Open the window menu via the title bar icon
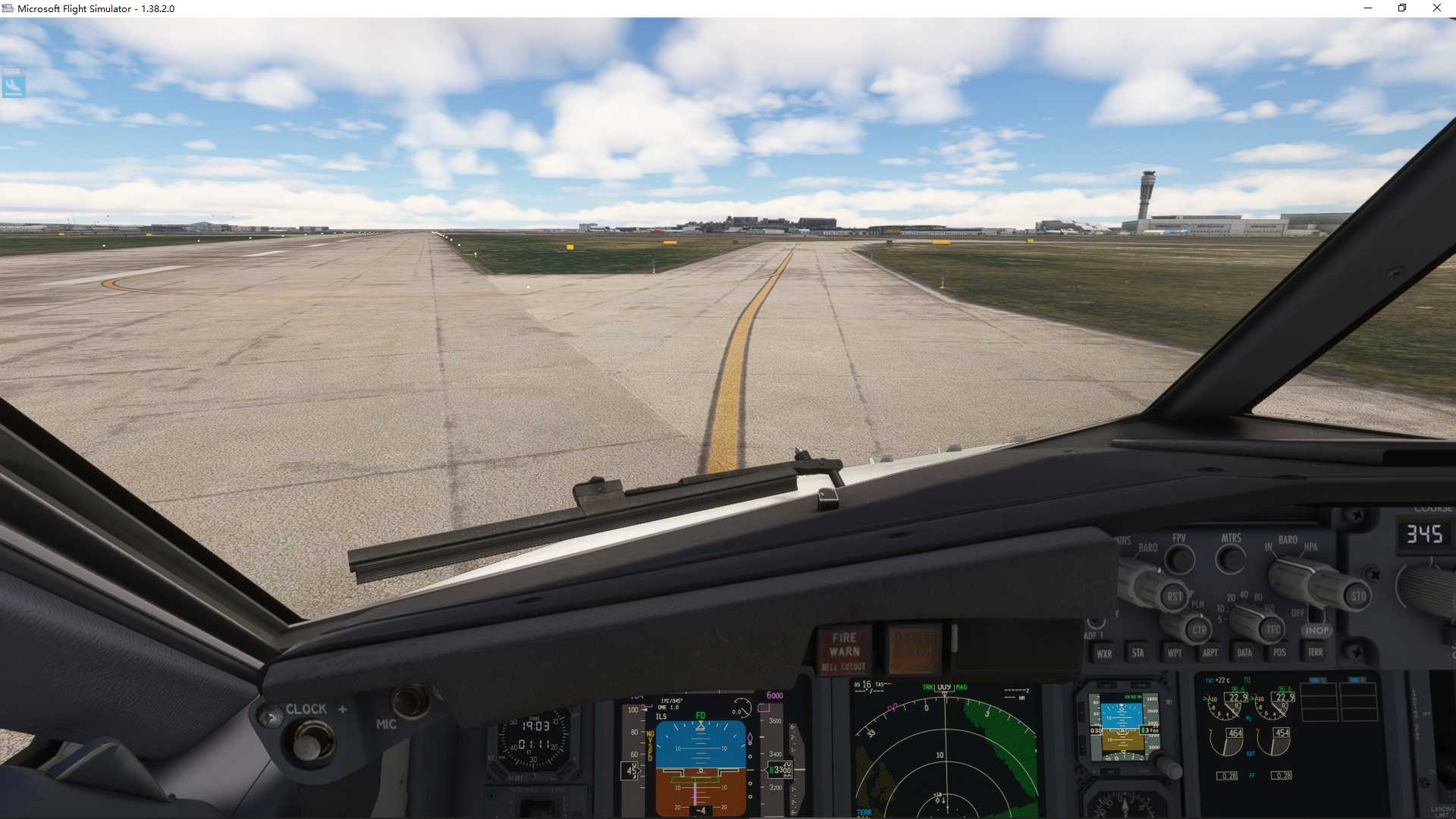The height and width of the screenshot is (819, 1456). pos(8,8)
